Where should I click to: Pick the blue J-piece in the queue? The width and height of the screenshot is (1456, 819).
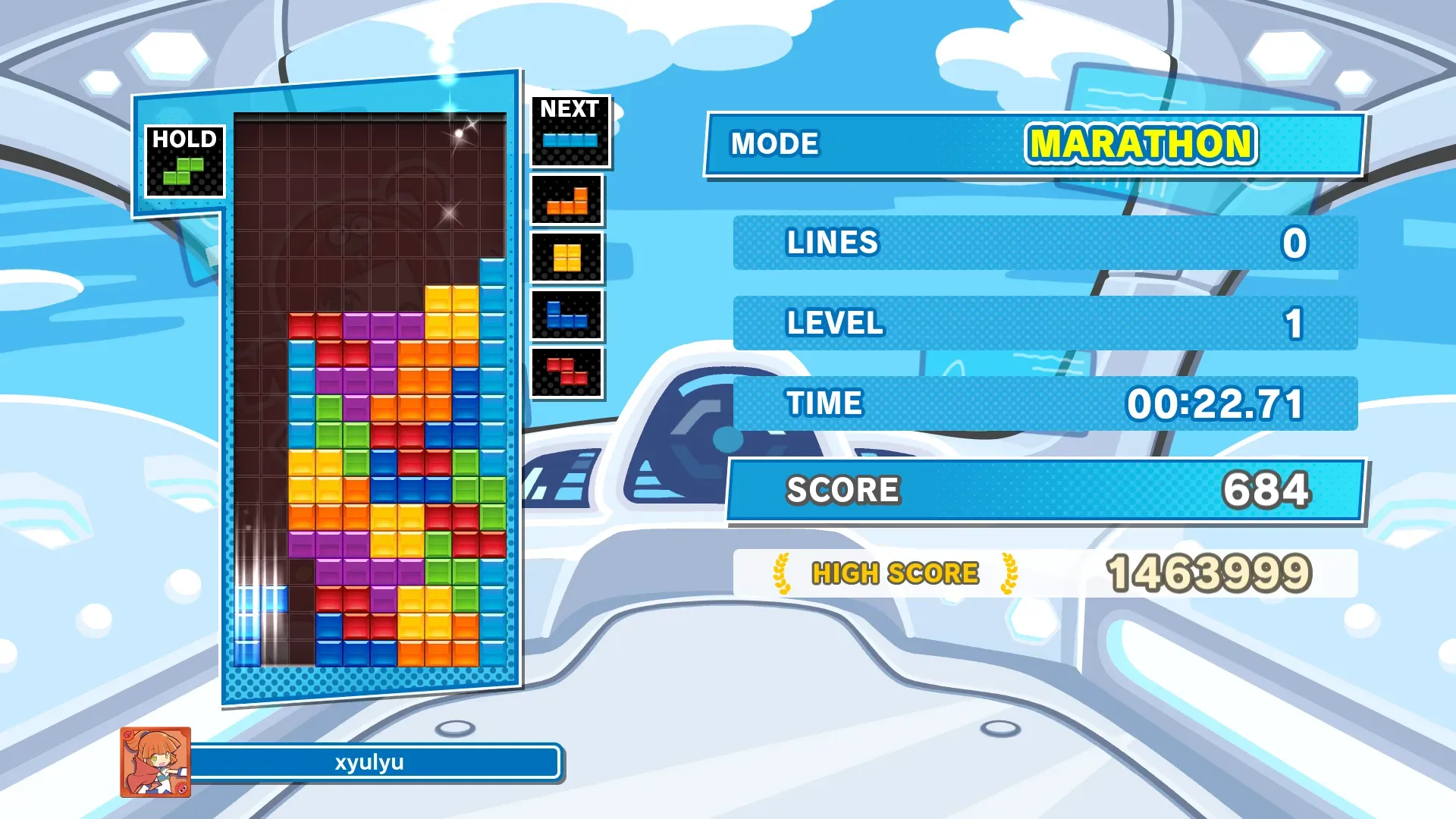pyautogui.click(x=566, y=315)
